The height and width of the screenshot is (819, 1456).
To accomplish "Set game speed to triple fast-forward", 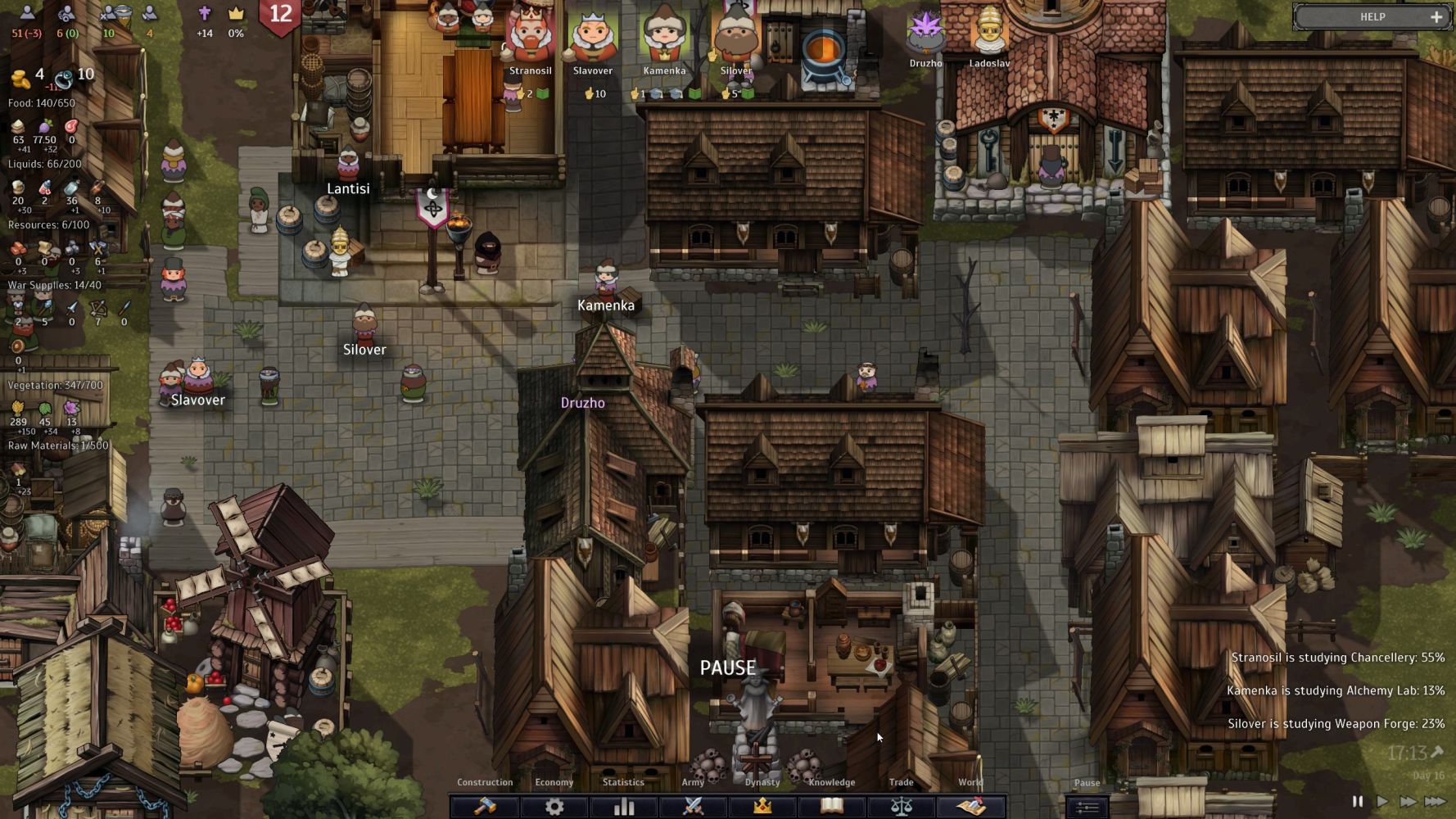I will click(1435, 802).
